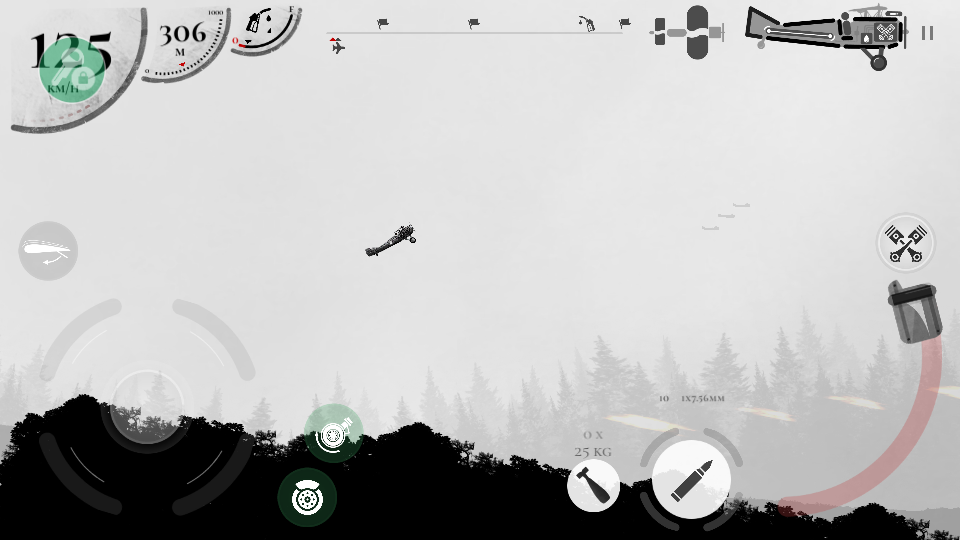960x540 pixels.
Task: Pause the game with the pause button
Action: click(x=927, y=33)
